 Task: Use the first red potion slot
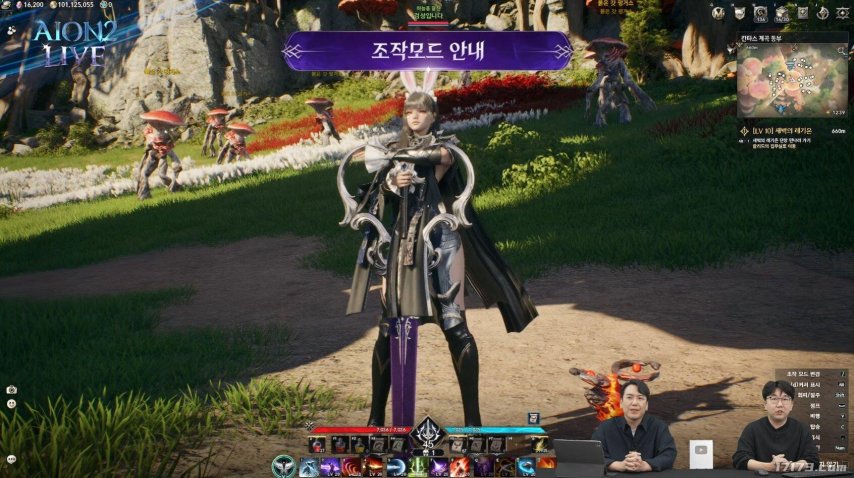click(x=317, y=444)
